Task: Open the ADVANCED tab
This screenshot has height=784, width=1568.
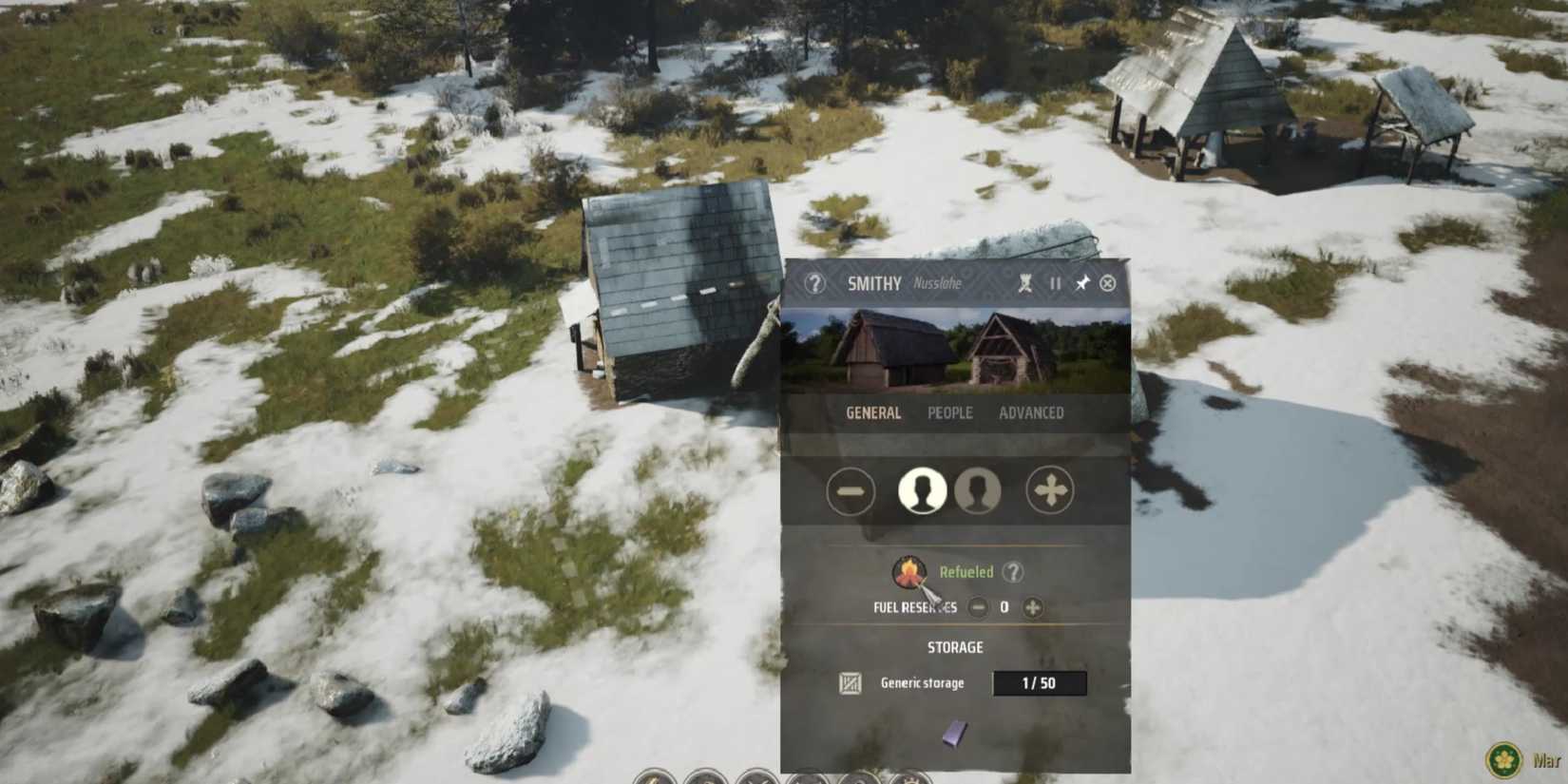Action: click(1032, 411)
